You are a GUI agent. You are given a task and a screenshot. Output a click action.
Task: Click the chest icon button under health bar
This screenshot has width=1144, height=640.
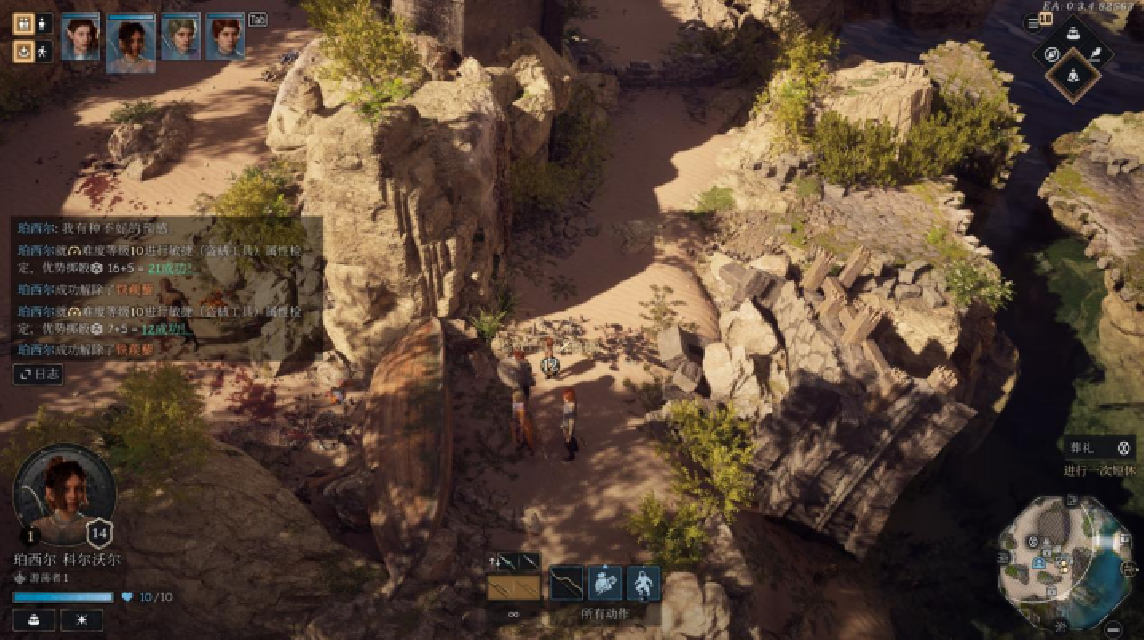pos(34,620)
